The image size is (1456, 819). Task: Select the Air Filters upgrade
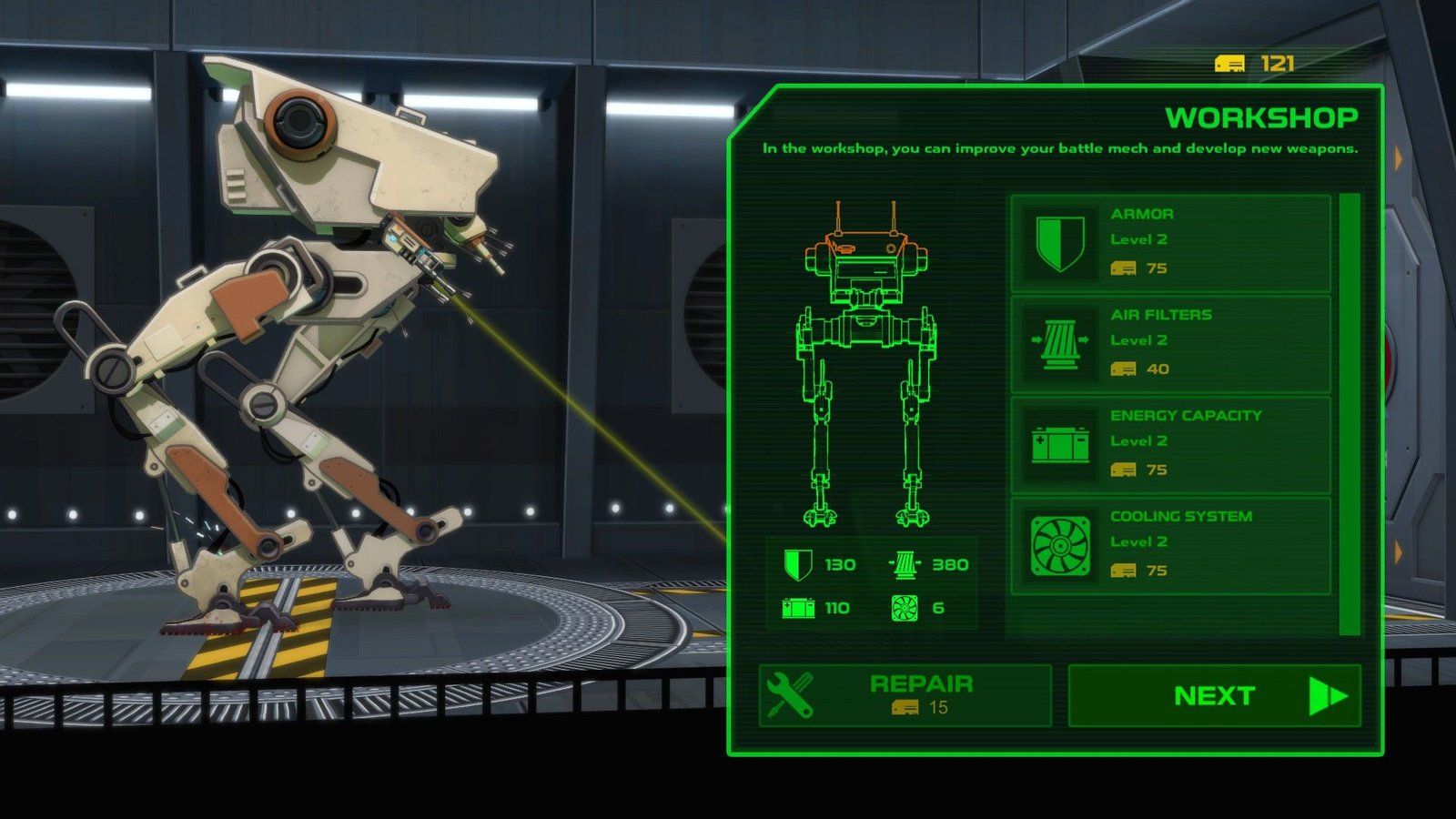click(1170, 343)
